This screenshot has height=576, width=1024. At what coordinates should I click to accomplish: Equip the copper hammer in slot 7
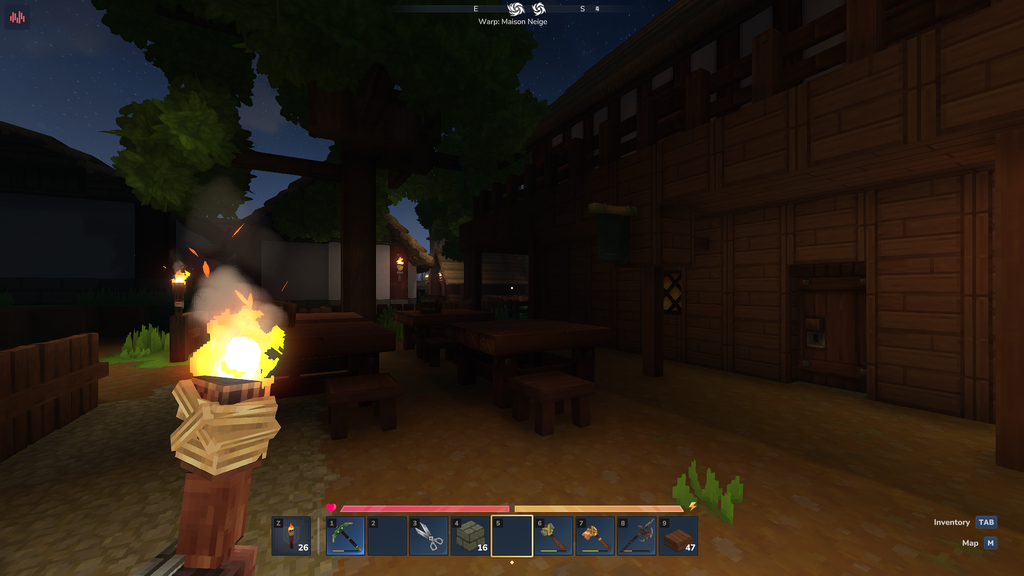(595, 536)
